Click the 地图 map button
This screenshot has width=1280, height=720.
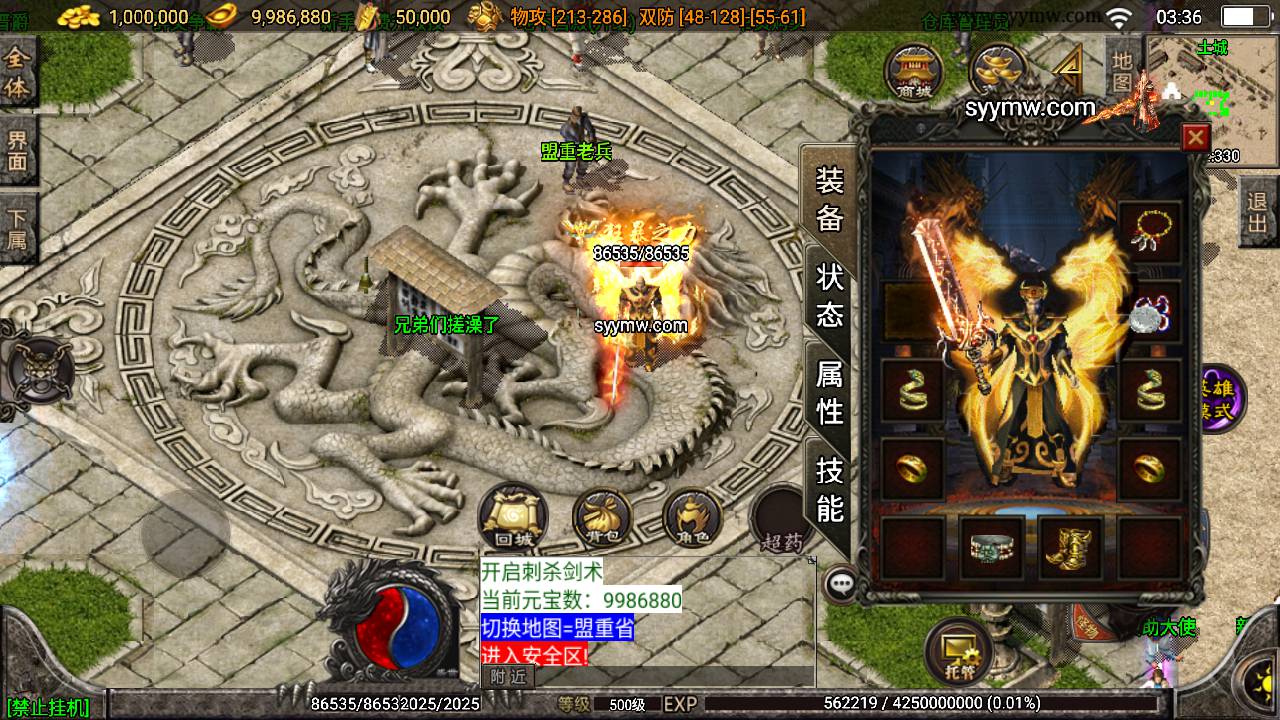pyautogui.click(x=1122, y=70)
